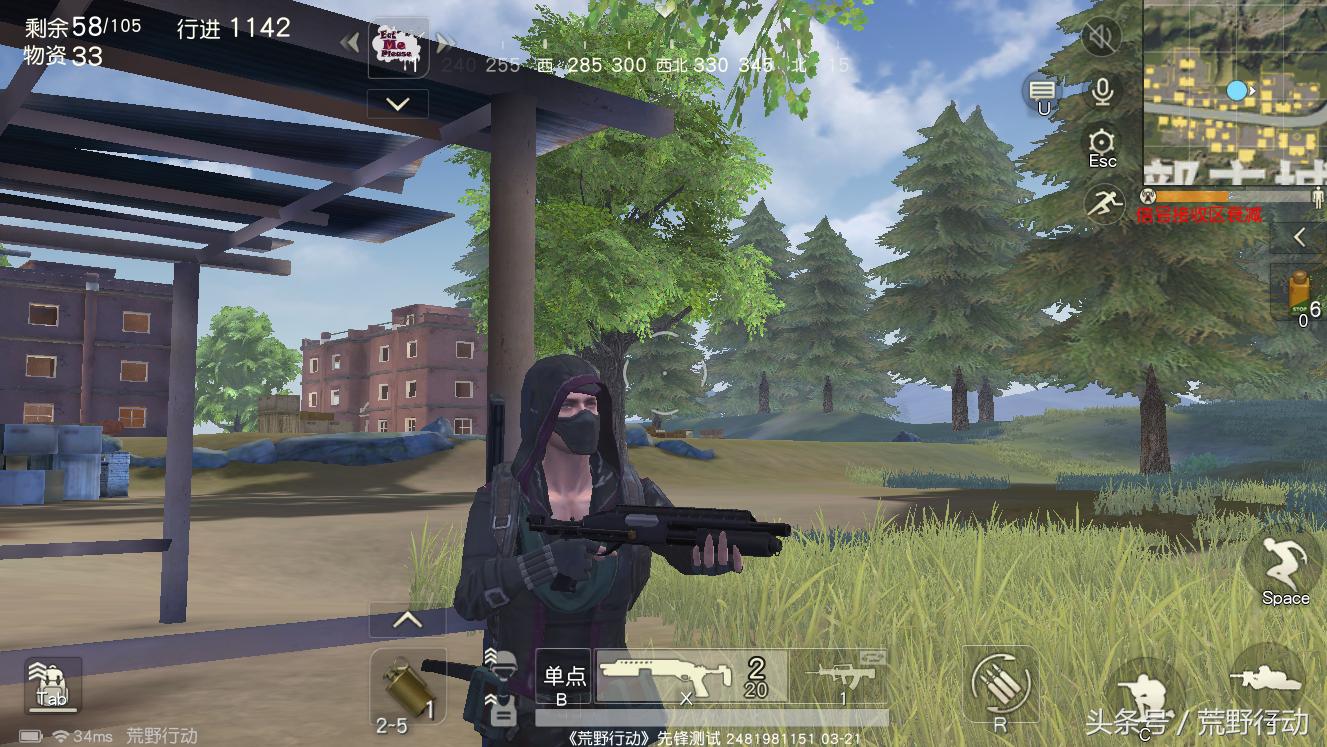Select the grenade slot
Image resolution: width=1327 pixels, height=747 pixels.
[407, 688]
